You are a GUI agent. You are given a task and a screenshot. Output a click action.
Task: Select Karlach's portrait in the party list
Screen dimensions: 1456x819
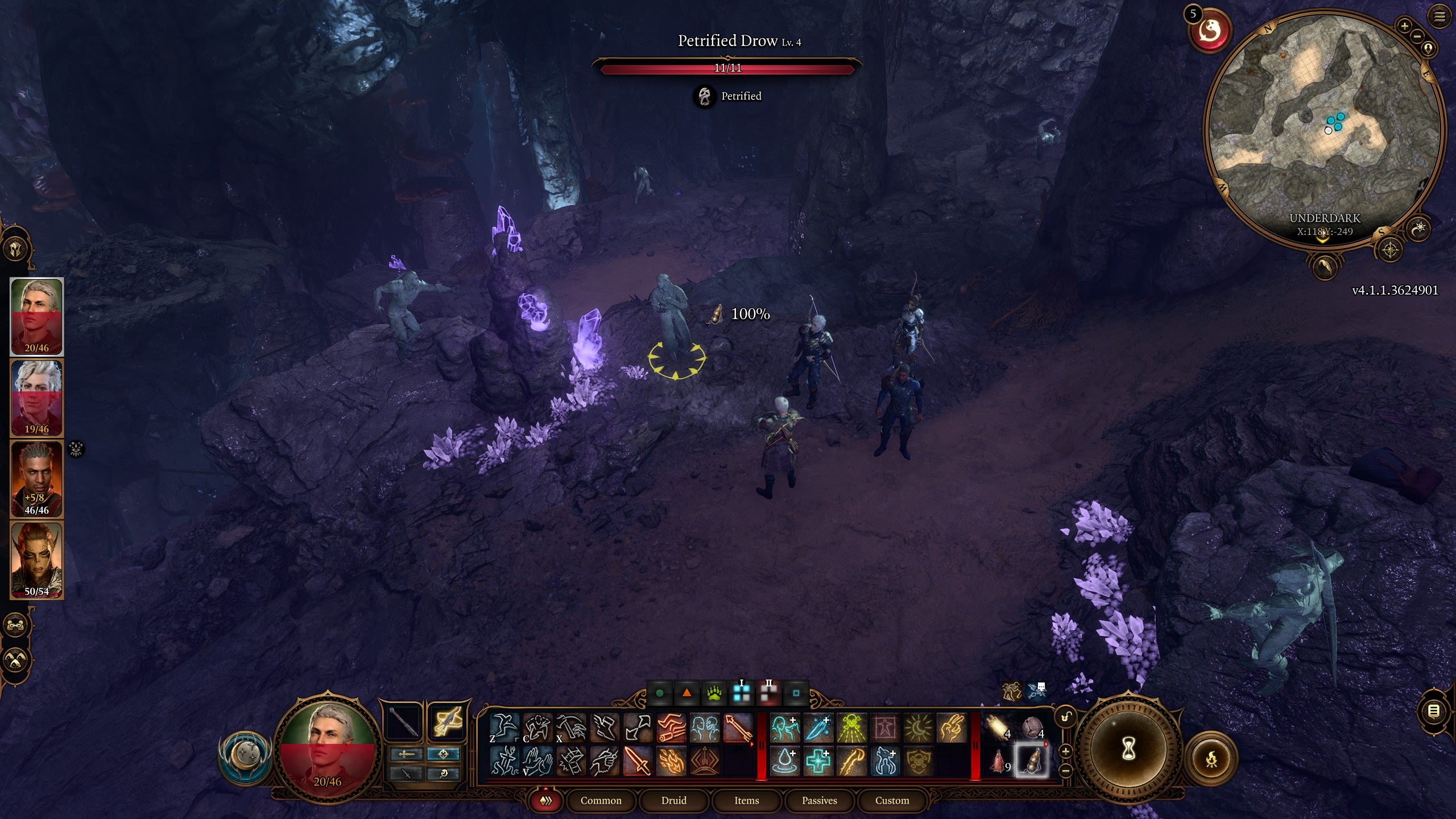pyautogui.click(x=37, y=555)
